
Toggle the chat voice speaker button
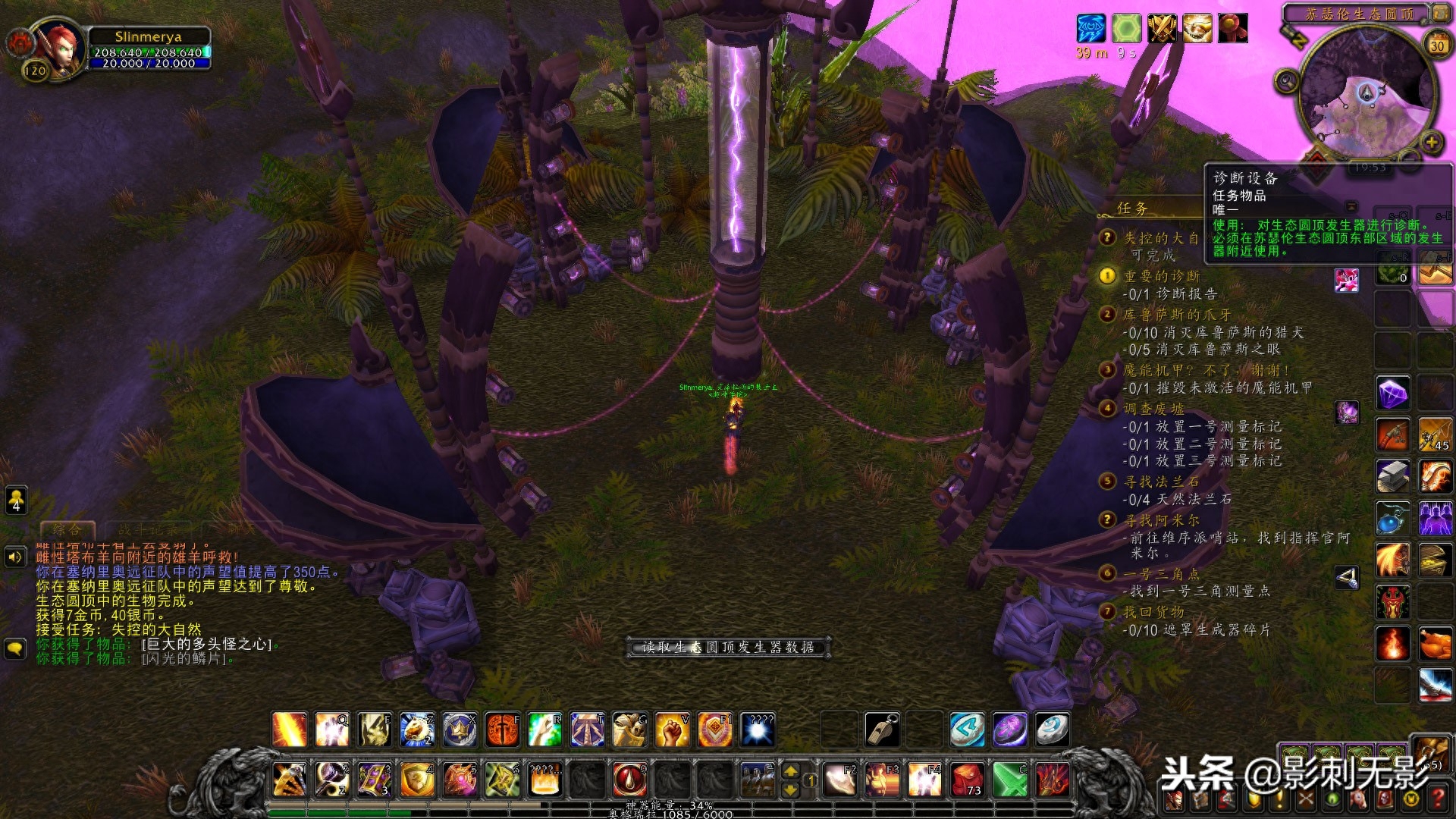pyautogui.click(x=16, y=558)
